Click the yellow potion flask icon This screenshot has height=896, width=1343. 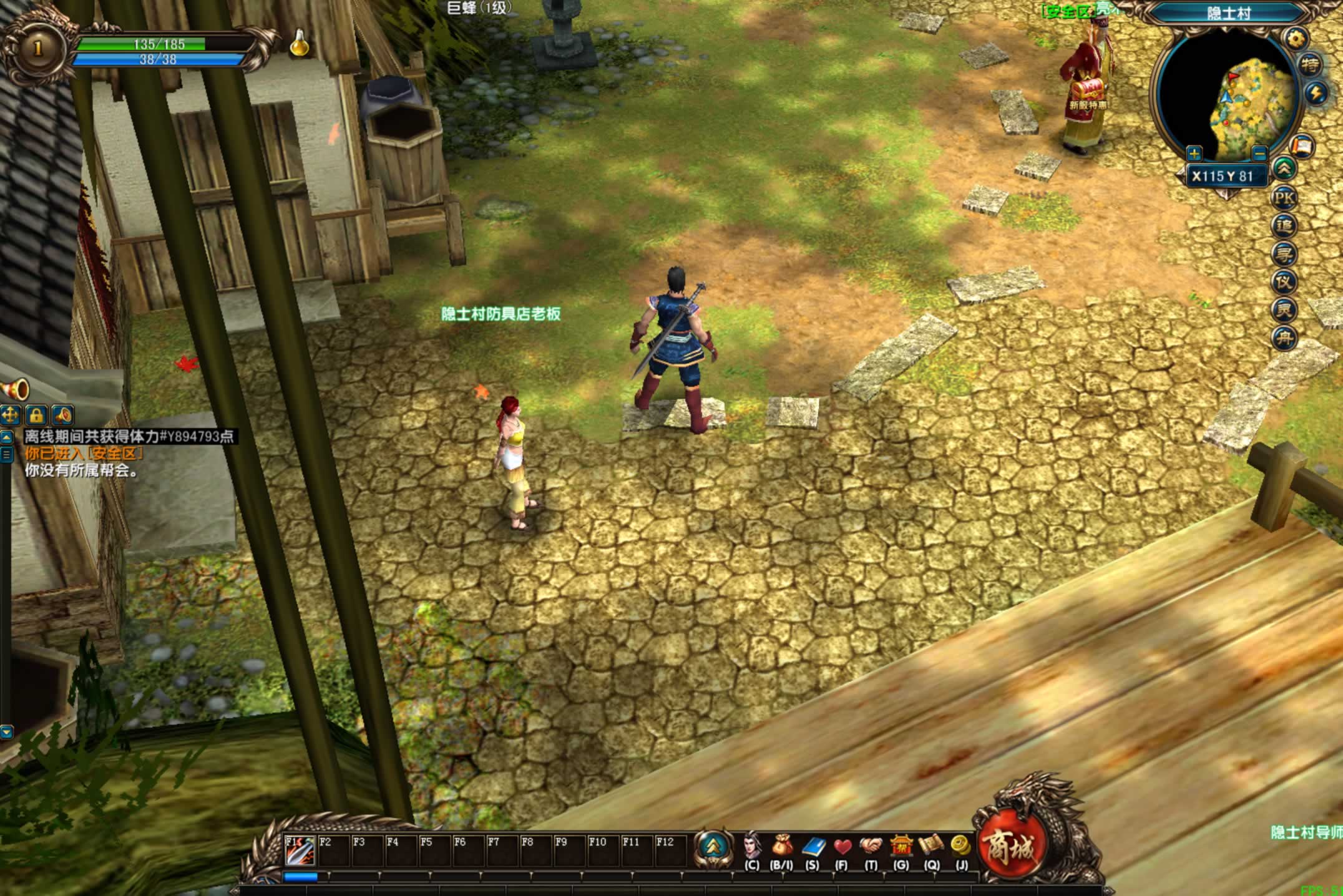(x=300, y=44)
